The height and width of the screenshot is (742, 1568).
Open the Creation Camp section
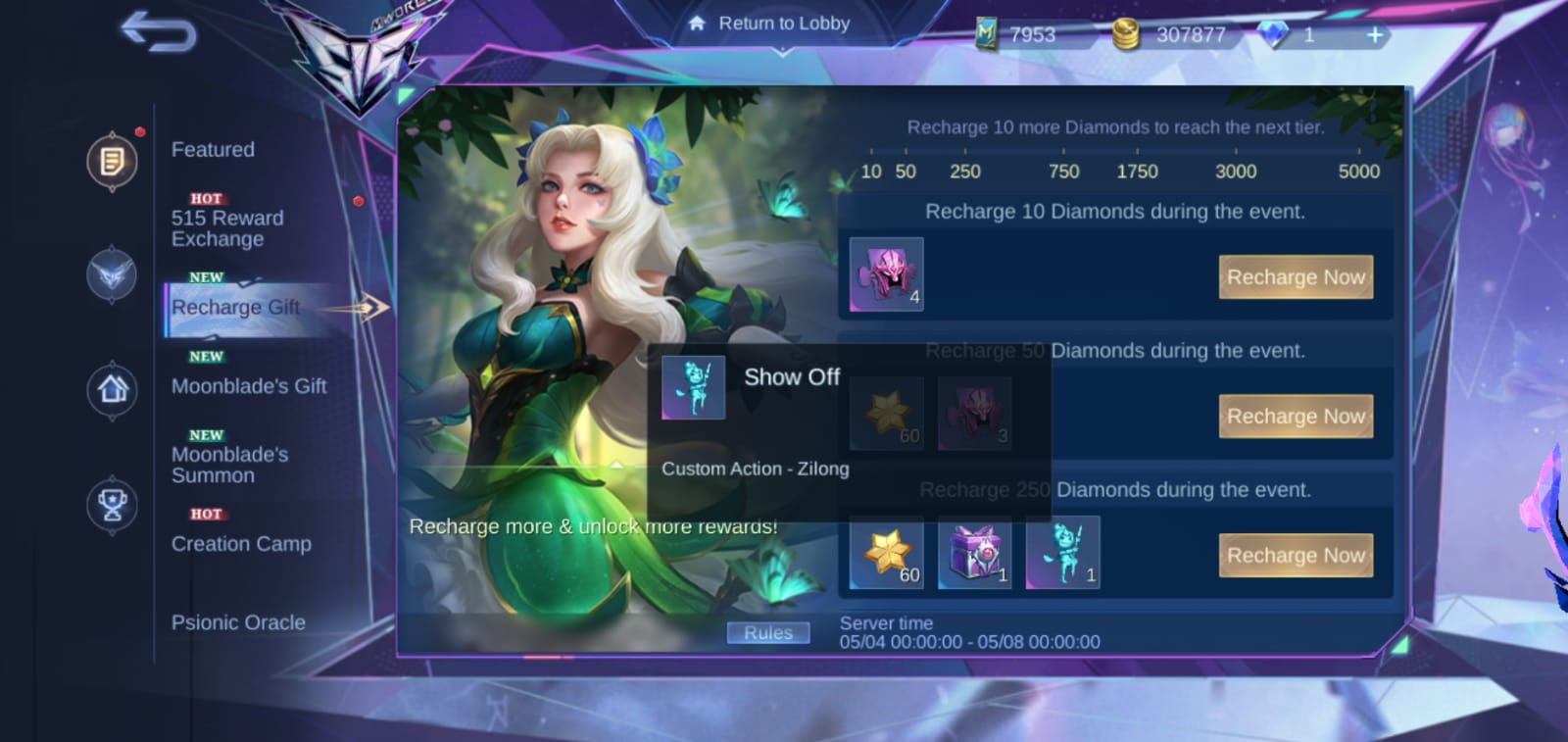241,543
